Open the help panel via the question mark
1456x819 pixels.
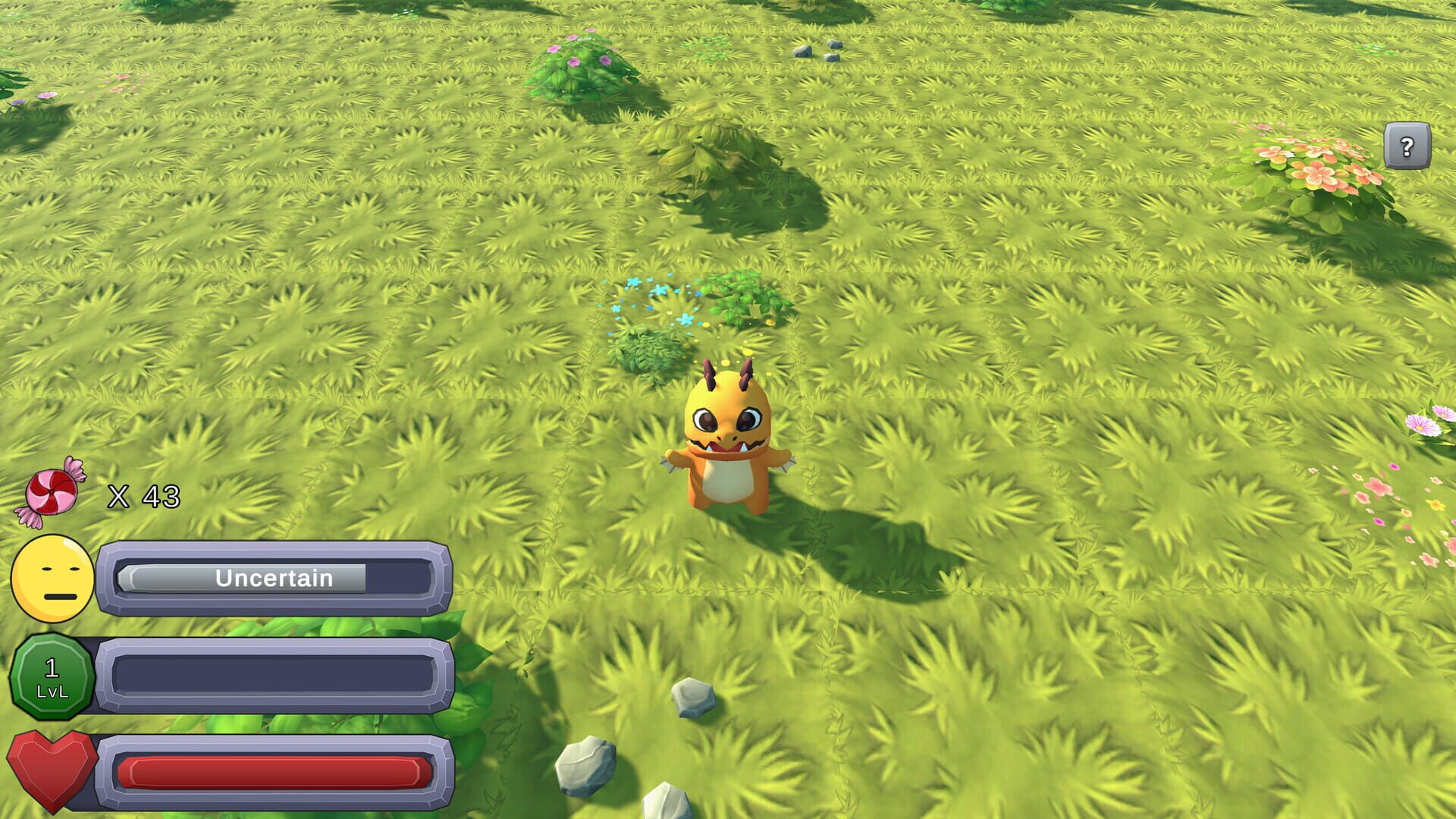tap(1407, 146)
